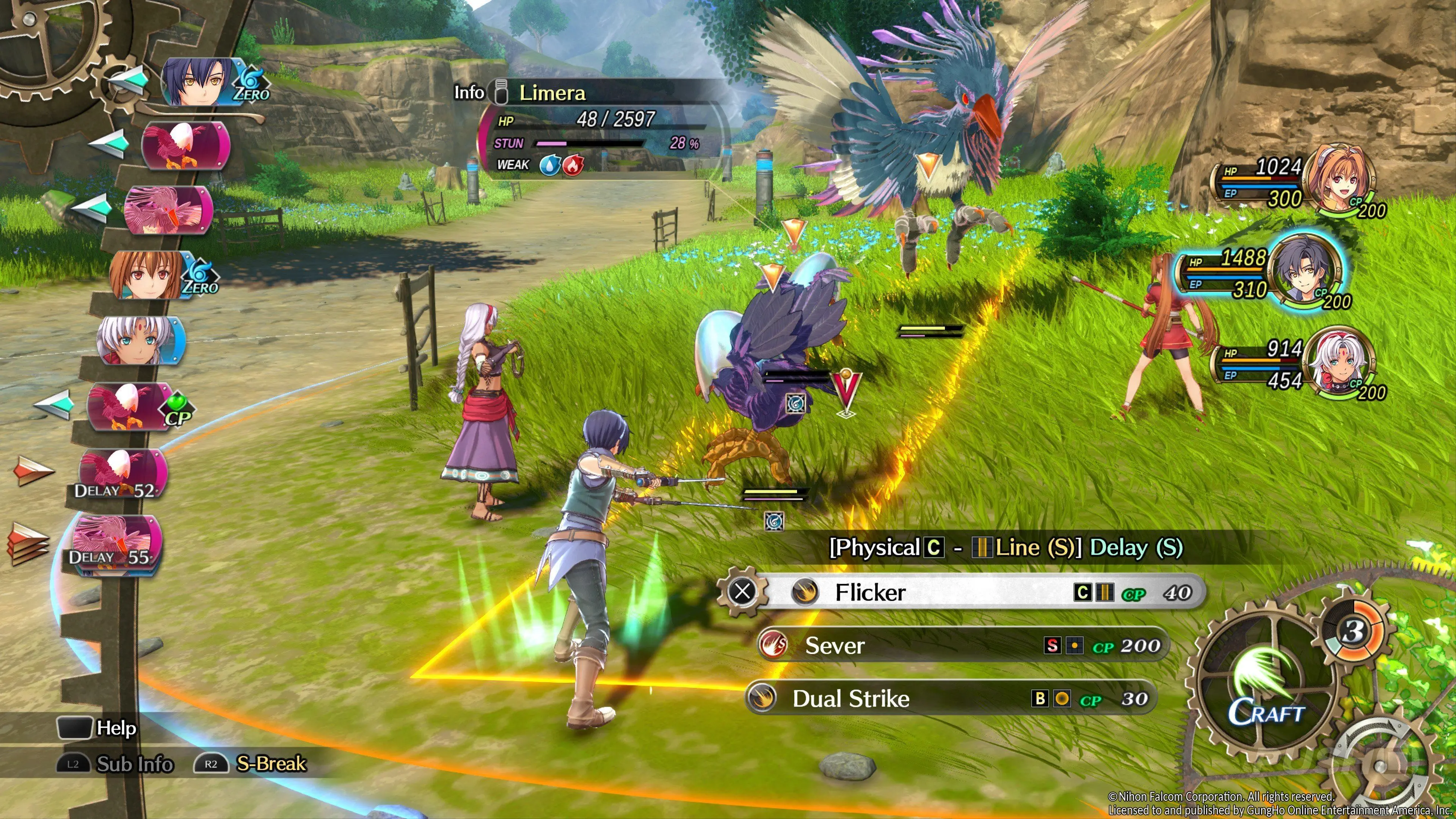
Task: Click the enemy turn portrait showing Delay 52
Action: coord(122,474)
